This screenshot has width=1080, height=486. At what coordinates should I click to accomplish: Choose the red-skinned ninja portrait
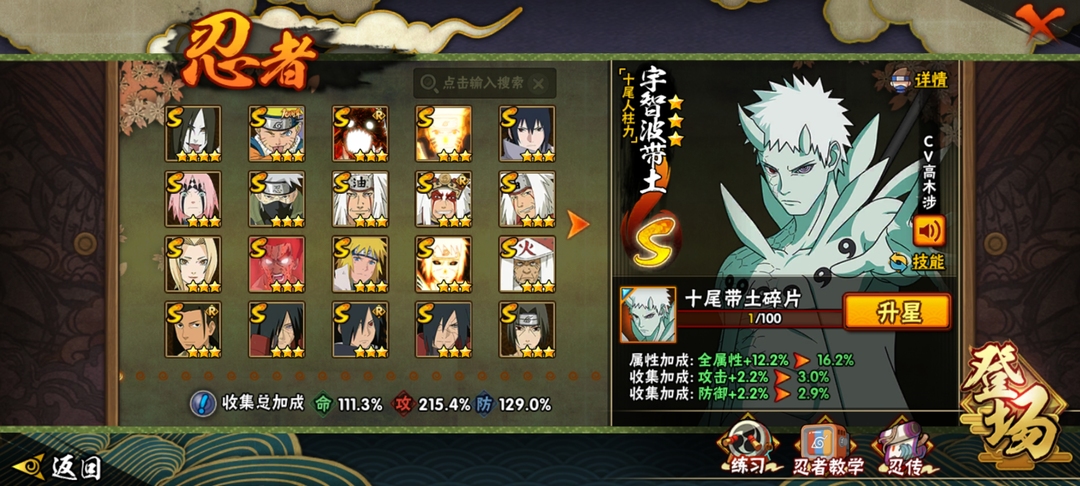tap(276, 264)
